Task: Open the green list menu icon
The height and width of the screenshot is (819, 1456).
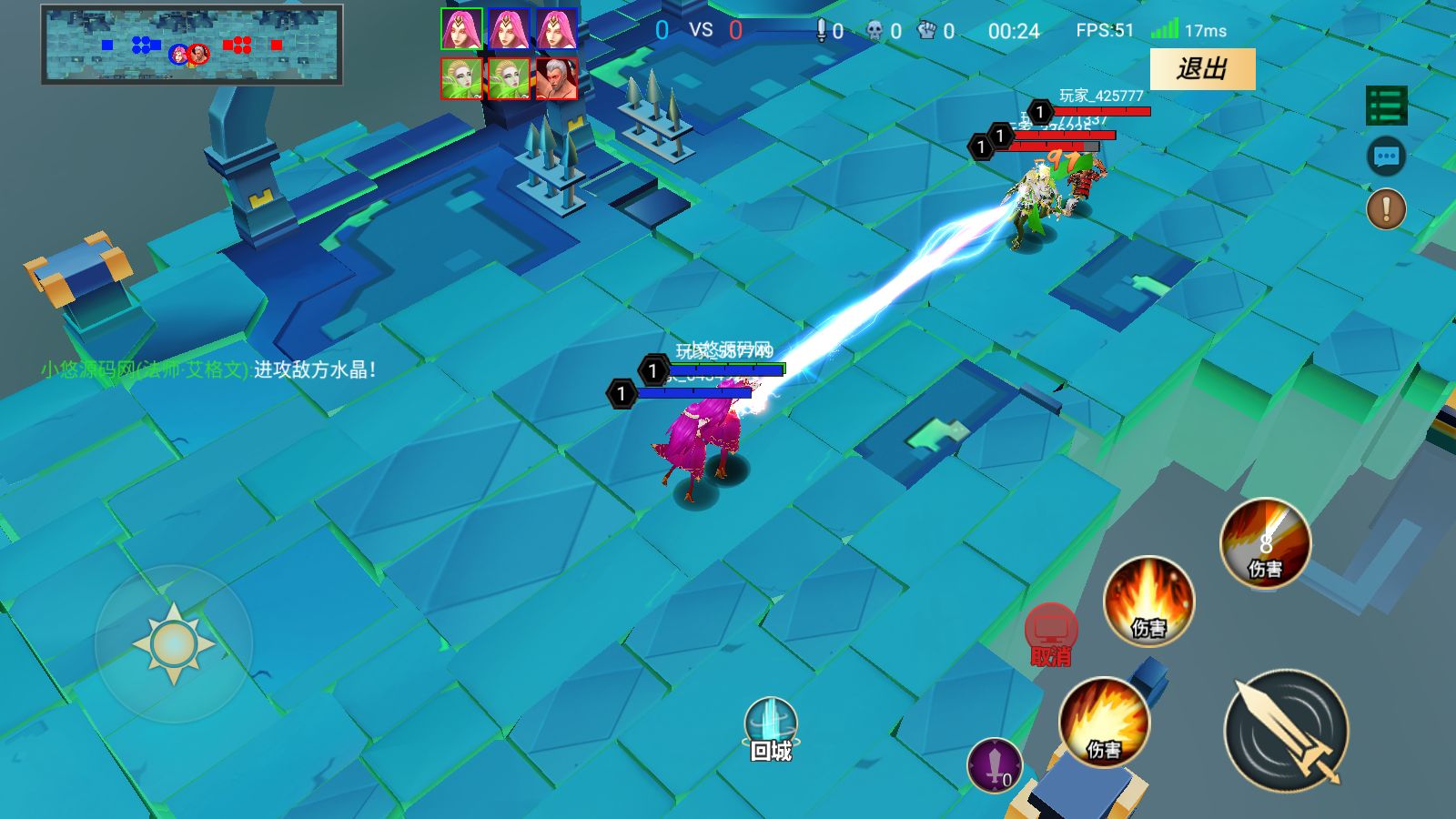Action: tap(1386, 106)
